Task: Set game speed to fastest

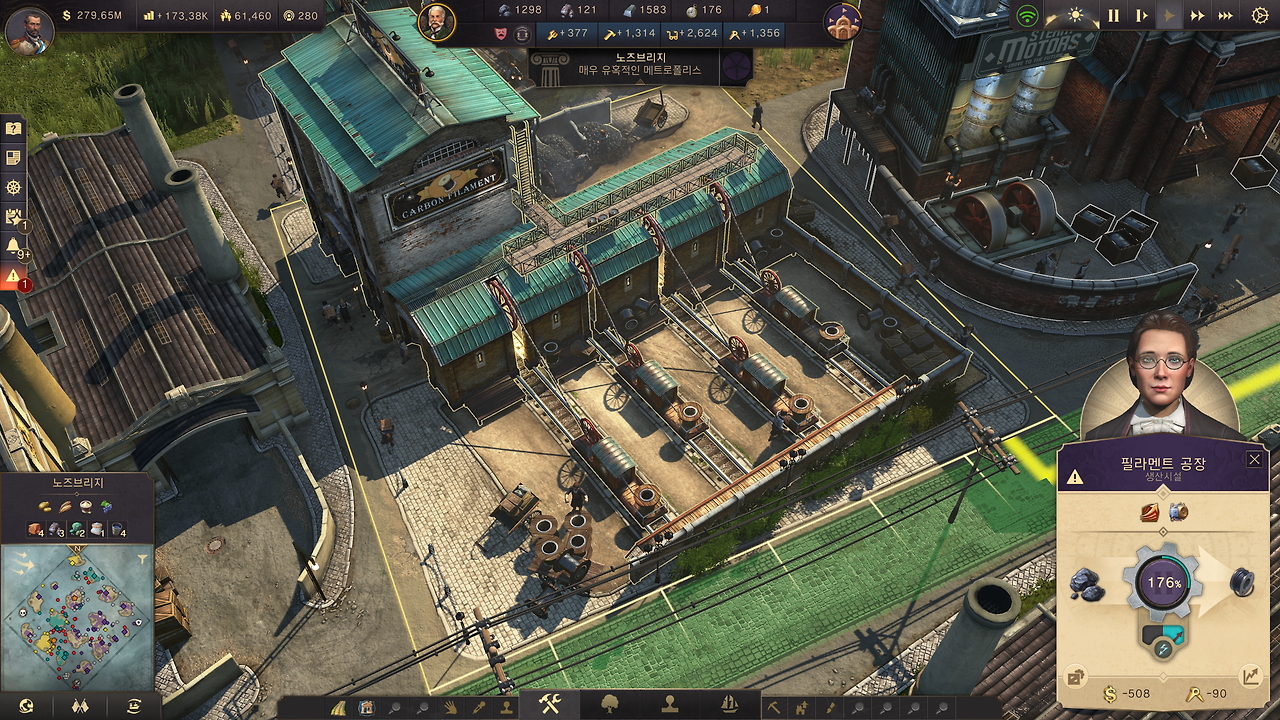Action: (x=1225, y=16)
